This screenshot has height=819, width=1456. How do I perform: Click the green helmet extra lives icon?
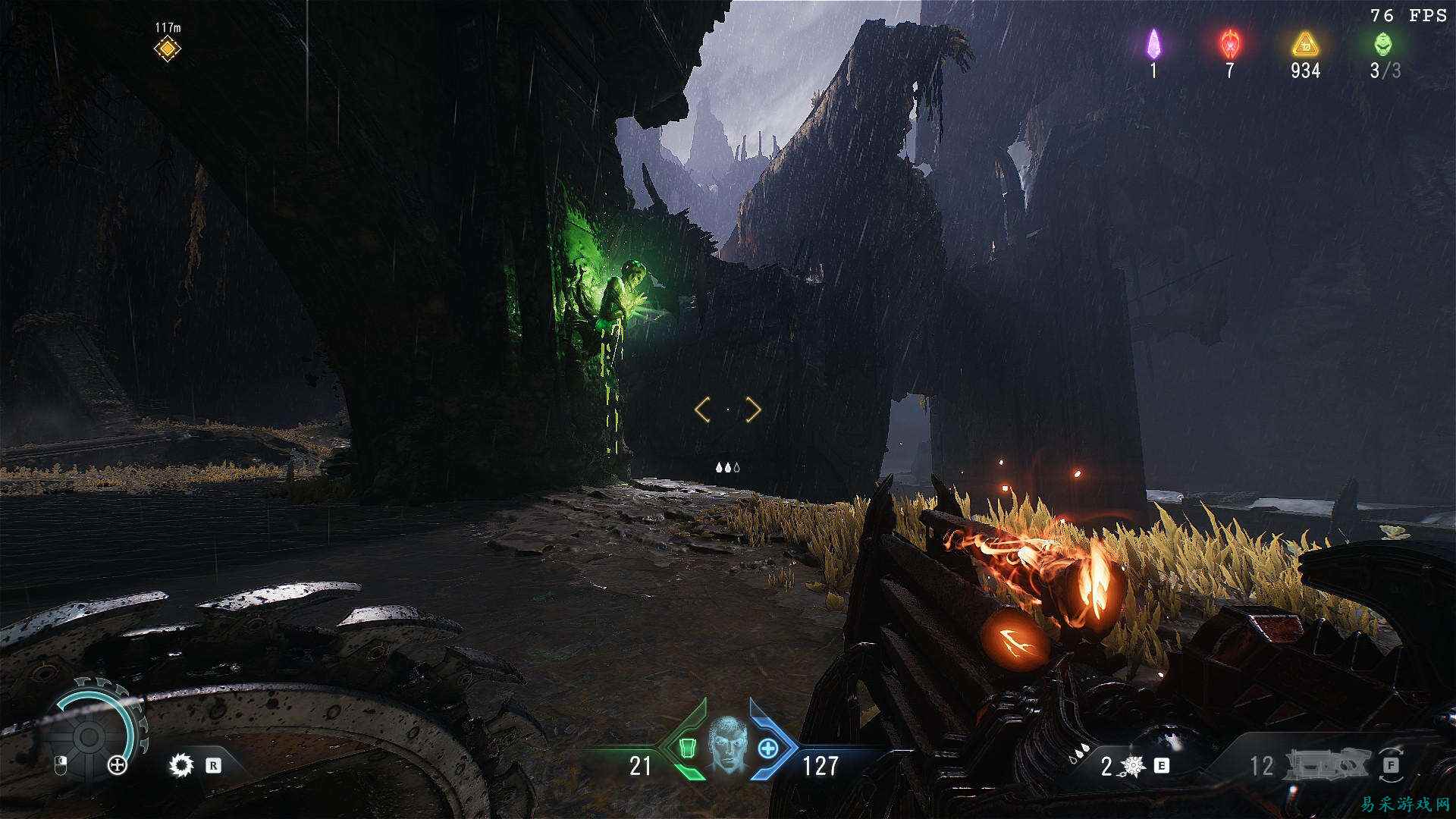pyautogui.click(x=1382, y=44)
